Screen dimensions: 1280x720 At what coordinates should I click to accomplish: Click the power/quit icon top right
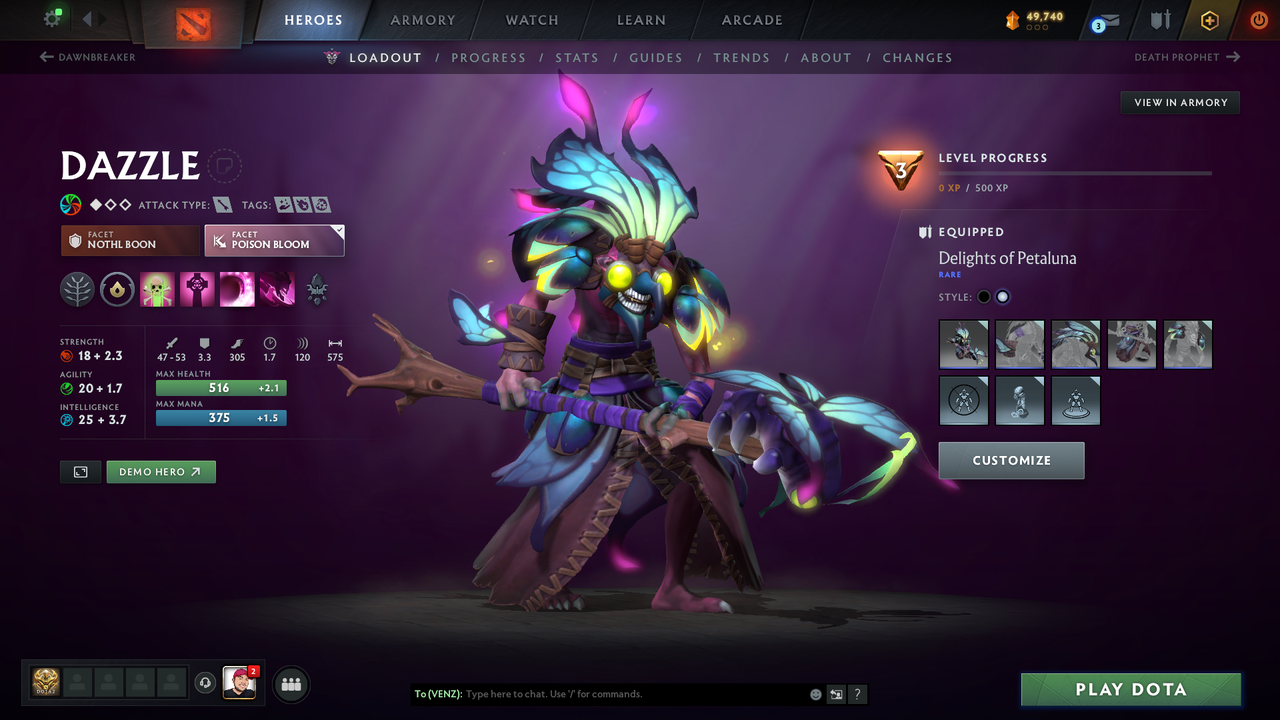(1258, 19)
